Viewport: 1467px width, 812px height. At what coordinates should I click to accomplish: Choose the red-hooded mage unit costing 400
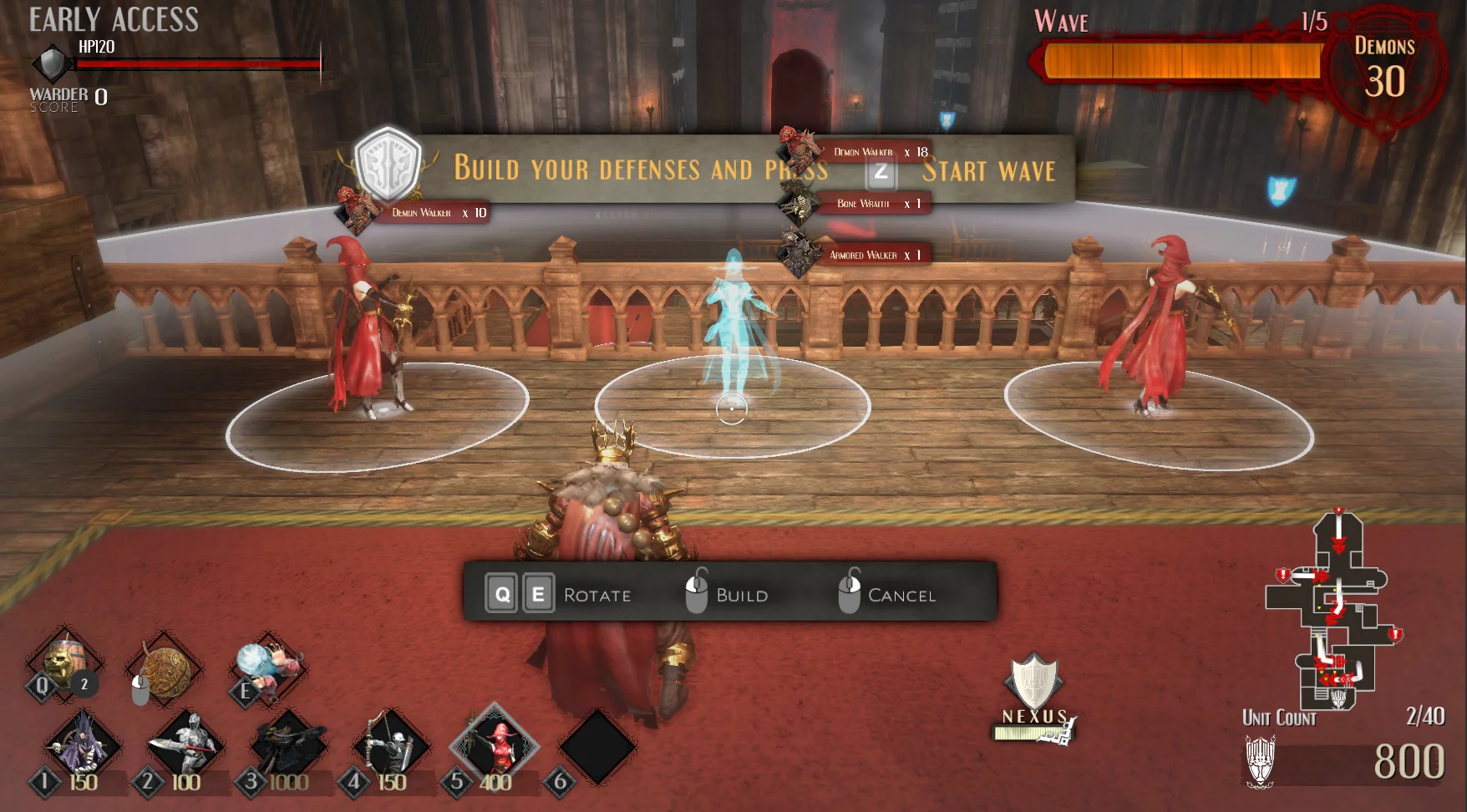coord(495,743)
